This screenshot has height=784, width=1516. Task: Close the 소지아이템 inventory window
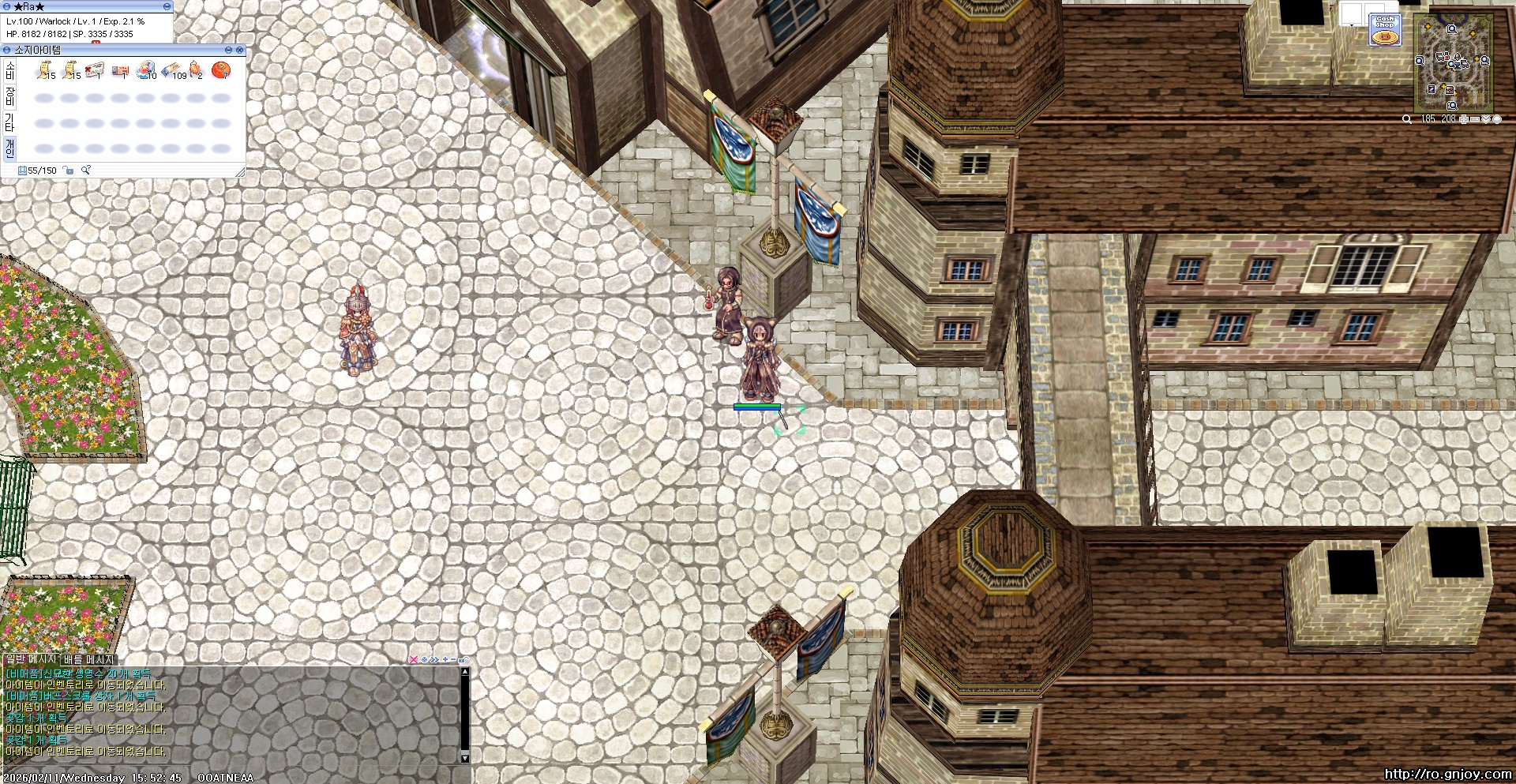coord(240,50)
